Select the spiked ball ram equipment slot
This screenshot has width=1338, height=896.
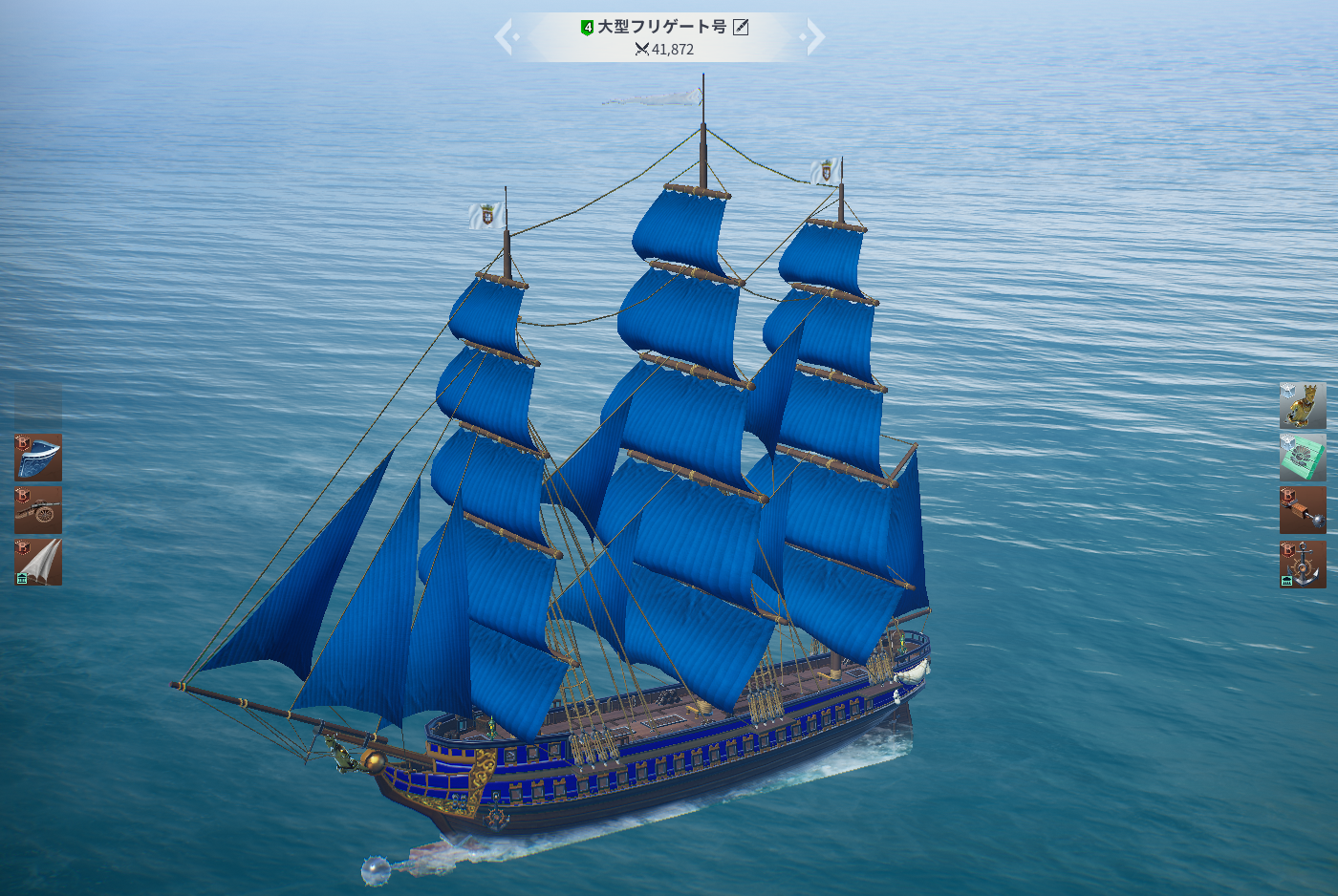[1303, 510]
